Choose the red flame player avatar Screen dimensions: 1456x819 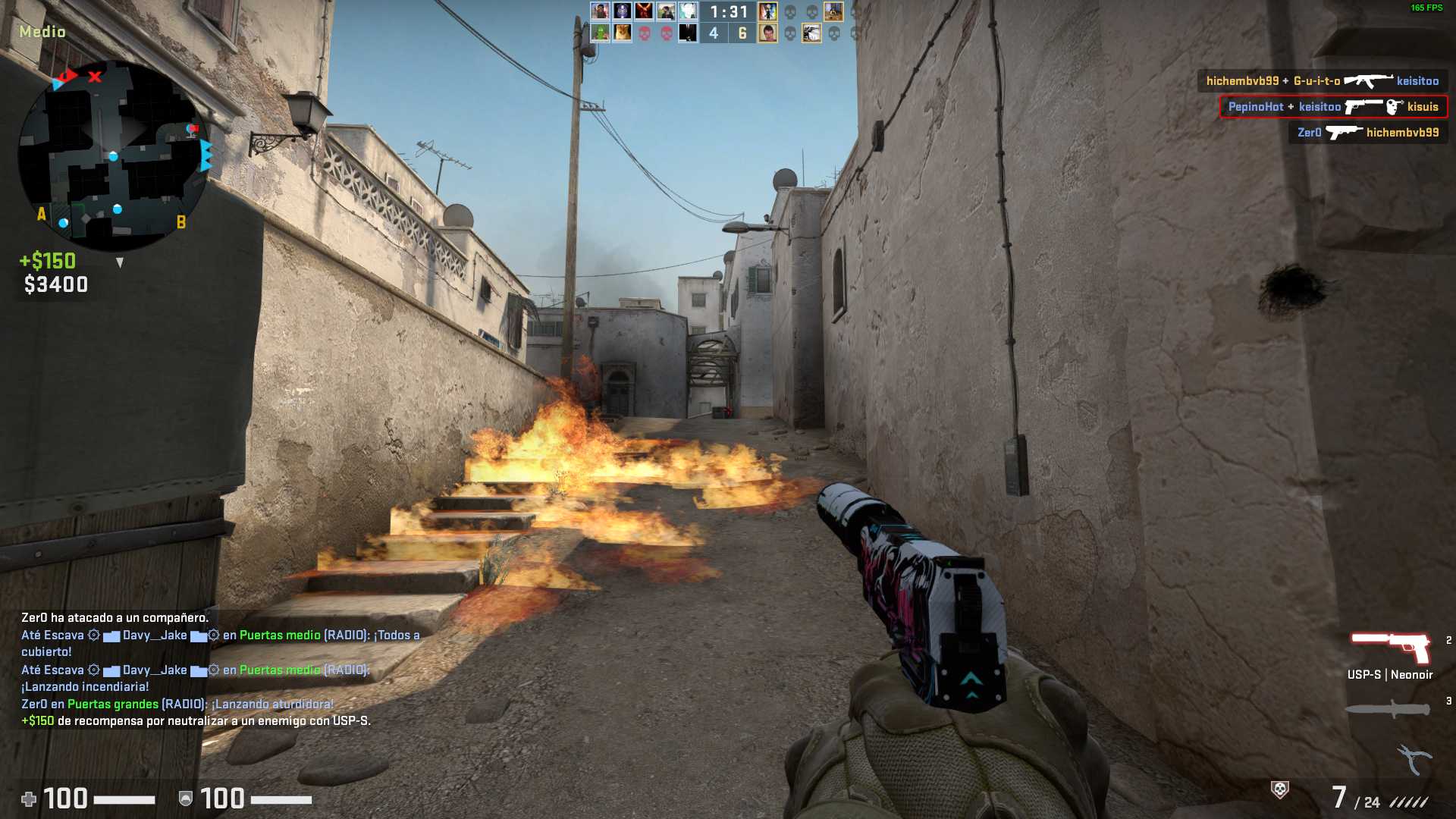(x=644, y=11)
